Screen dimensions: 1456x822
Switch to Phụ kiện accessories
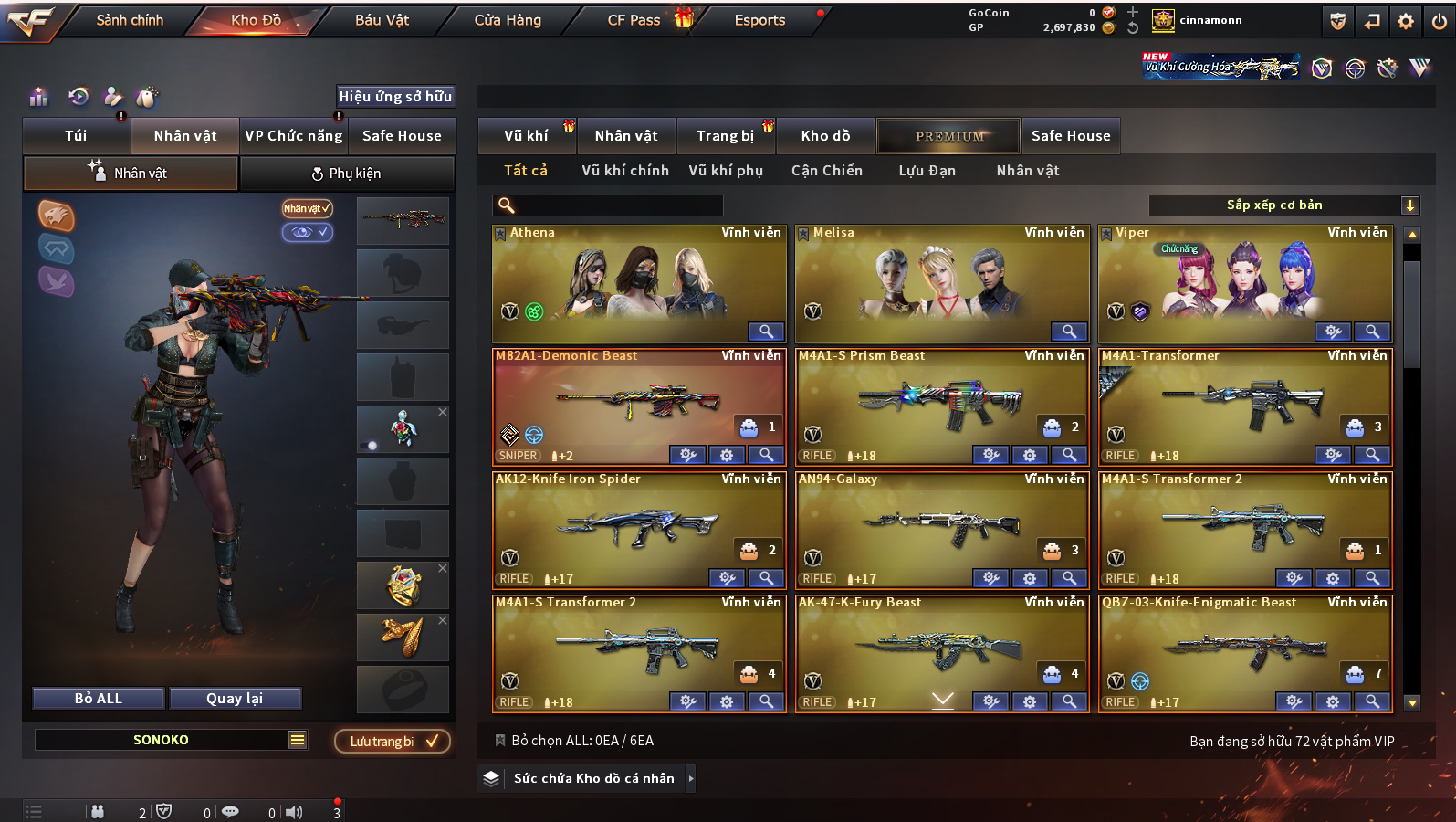pos(347,174)
